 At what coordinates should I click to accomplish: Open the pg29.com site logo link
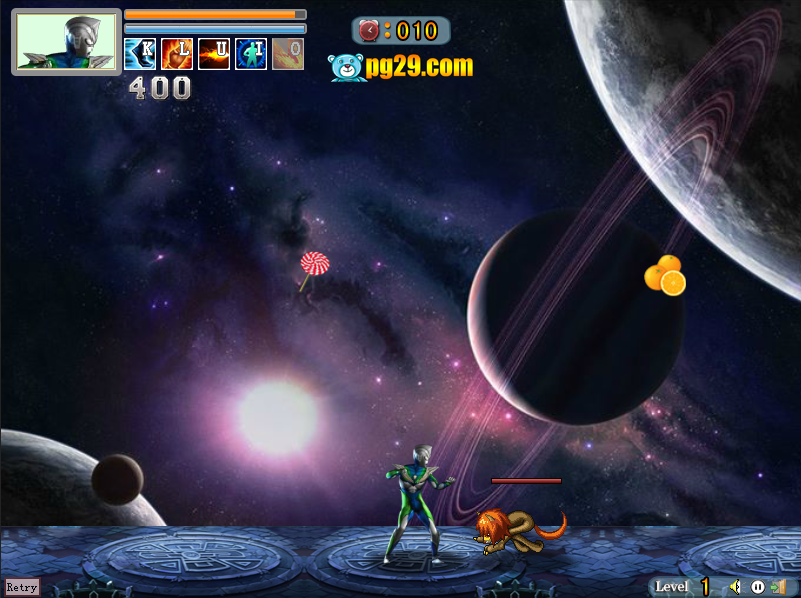click(x=400, y=67)
